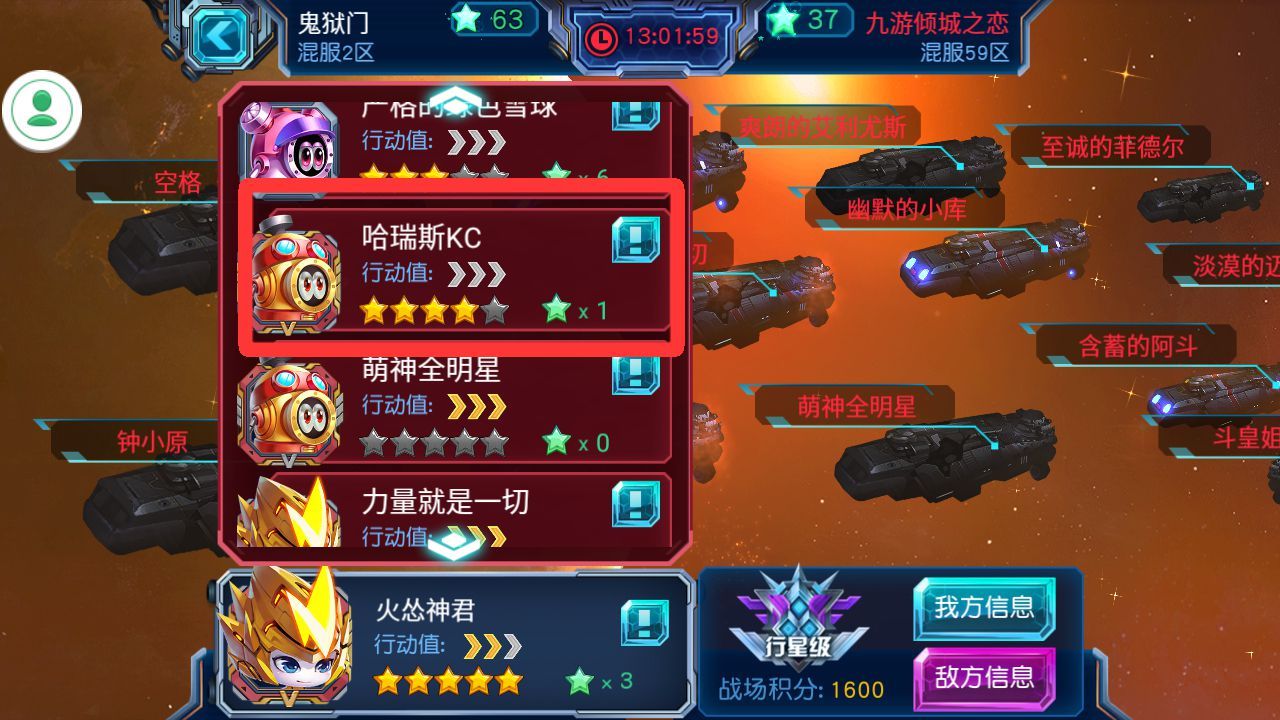Tap the red clock icon above the timer
The image size is (1280, 720).
pyautogui.click(x=600, y=37)
